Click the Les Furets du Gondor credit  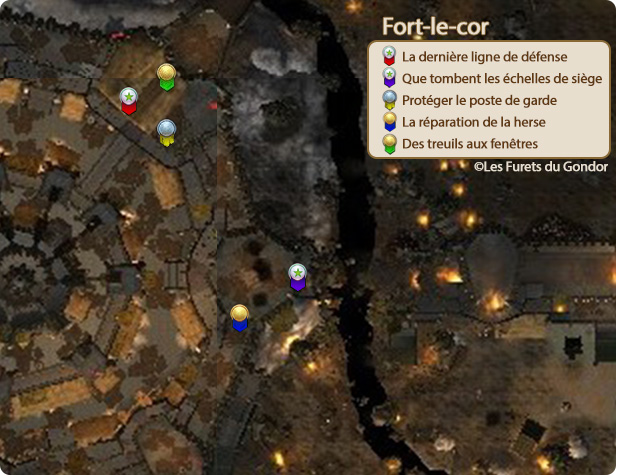[540, 167]
